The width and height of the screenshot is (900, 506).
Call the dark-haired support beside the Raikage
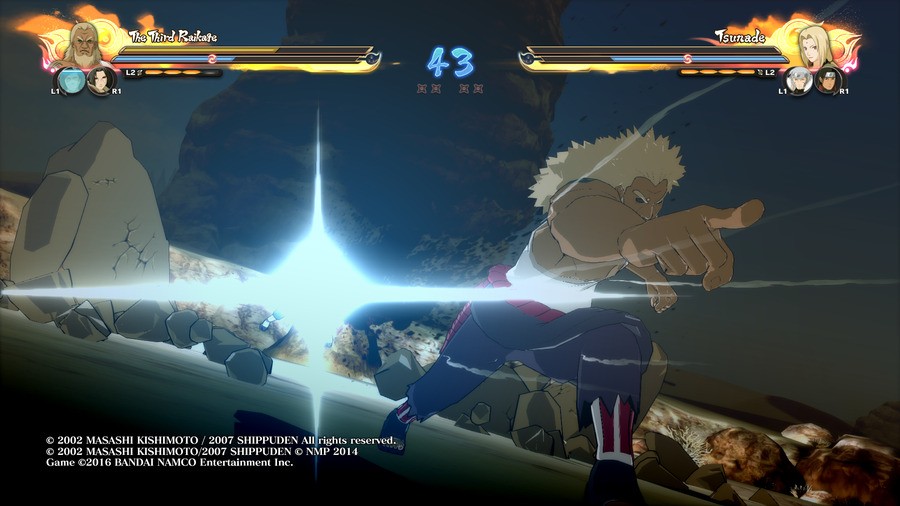coord(101,80)
